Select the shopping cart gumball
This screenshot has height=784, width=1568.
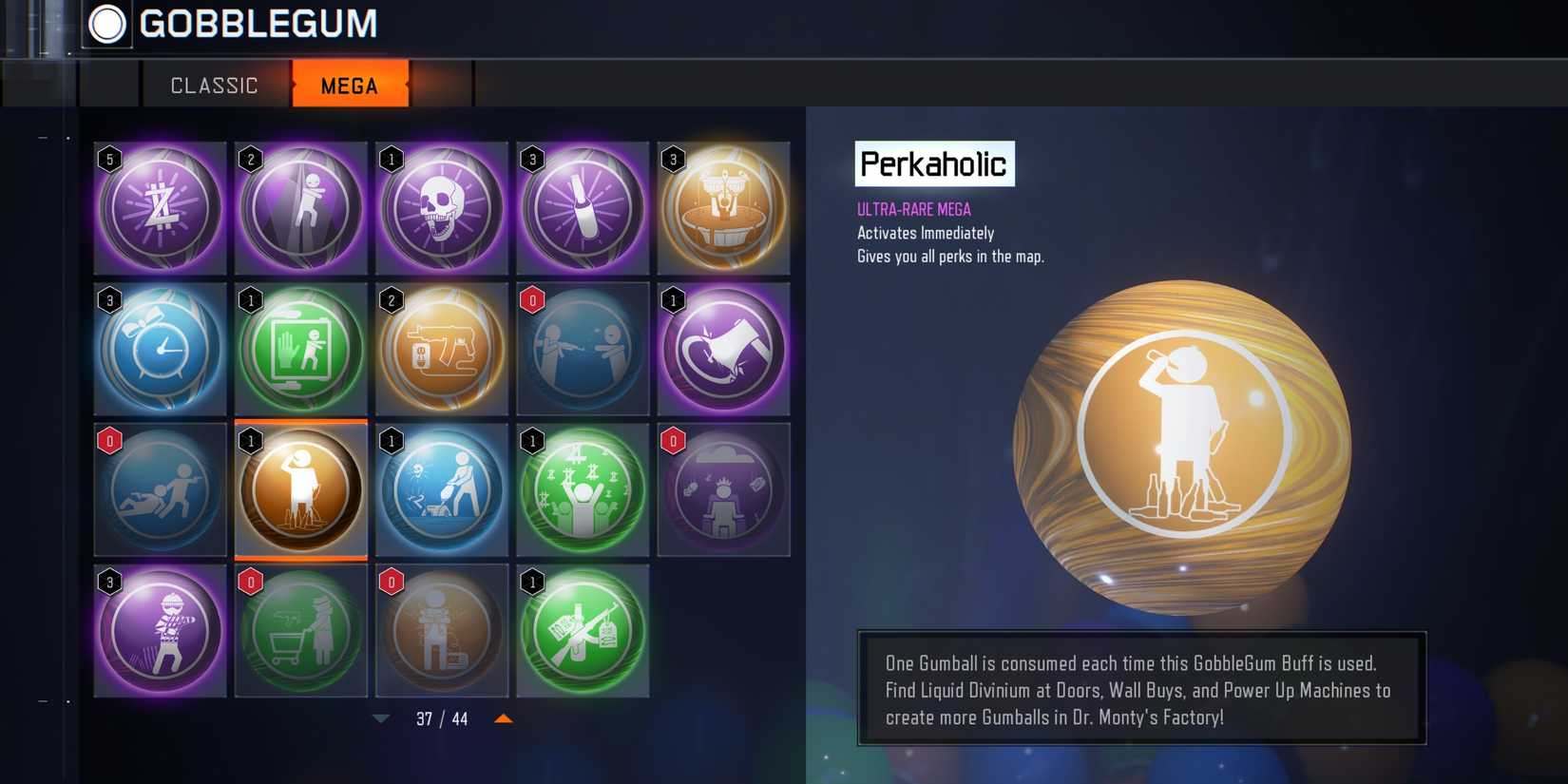click(300, 630)
